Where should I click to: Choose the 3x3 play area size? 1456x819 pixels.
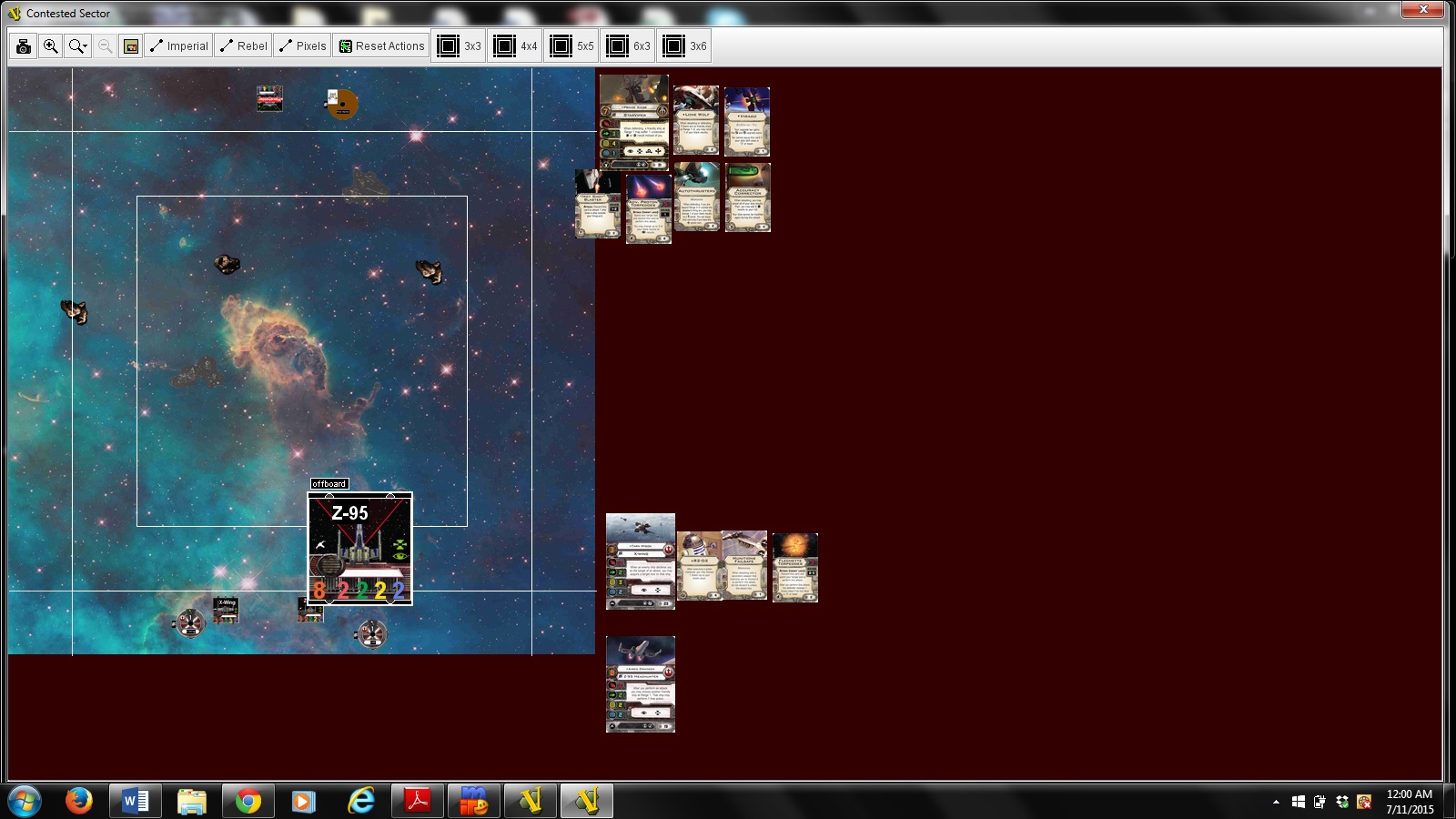459,46
